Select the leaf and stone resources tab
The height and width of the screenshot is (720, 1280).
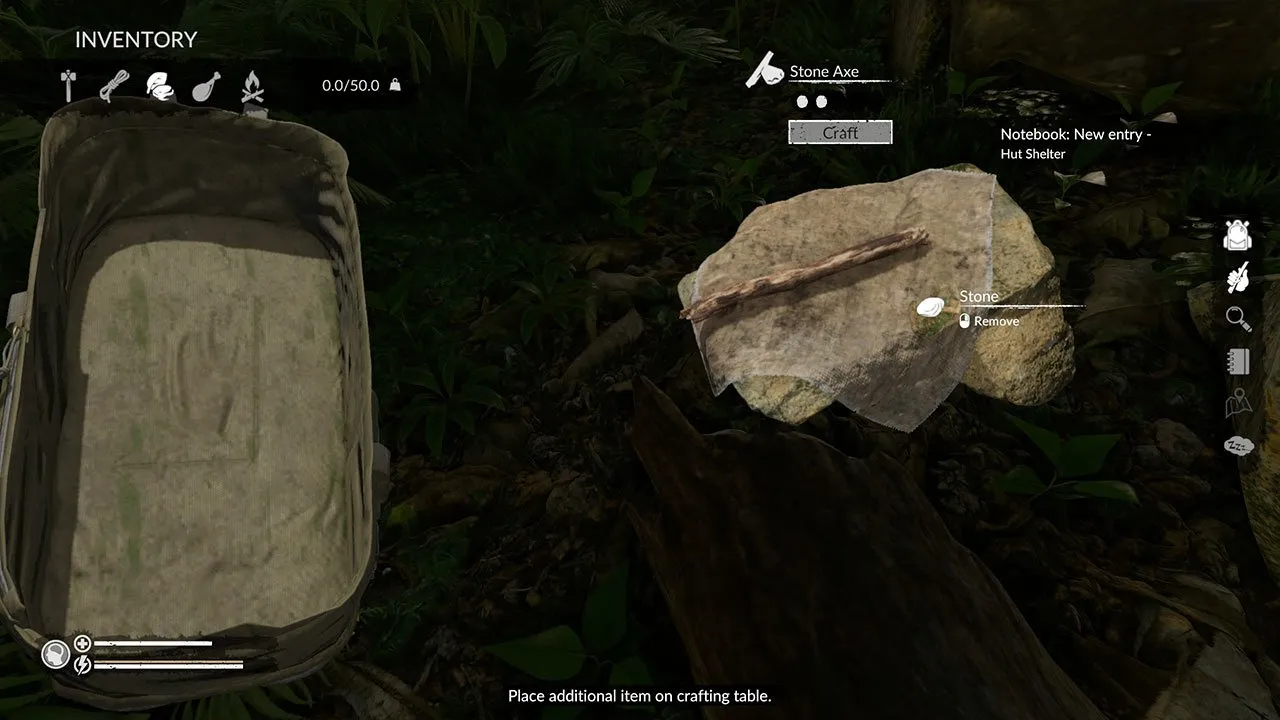160,86
